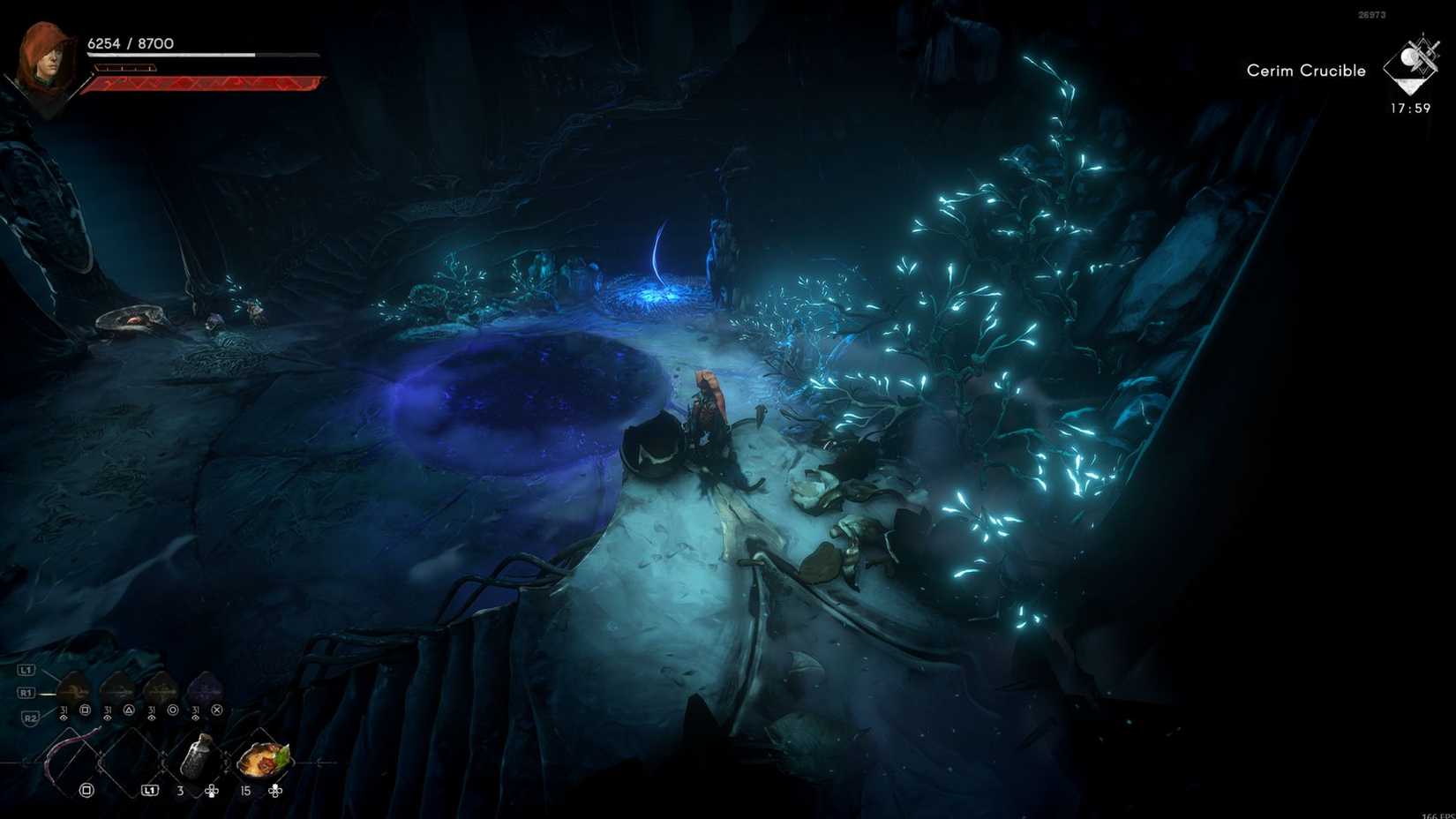Select the Triangle button rune icon
Screen dimensions: 1456x819
(129, 710)
